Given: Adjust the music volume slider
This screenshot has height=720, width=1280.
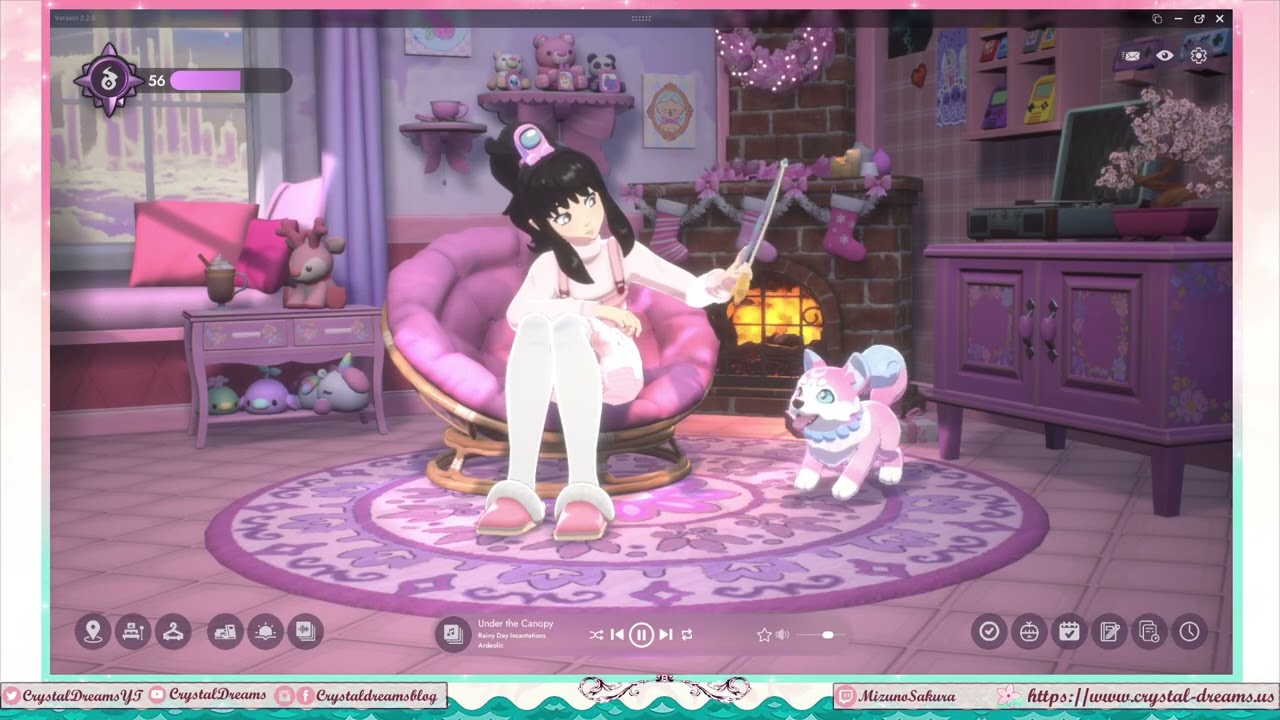Looking at the screenshot, I should pyautogui.click(x=828, y=635).
